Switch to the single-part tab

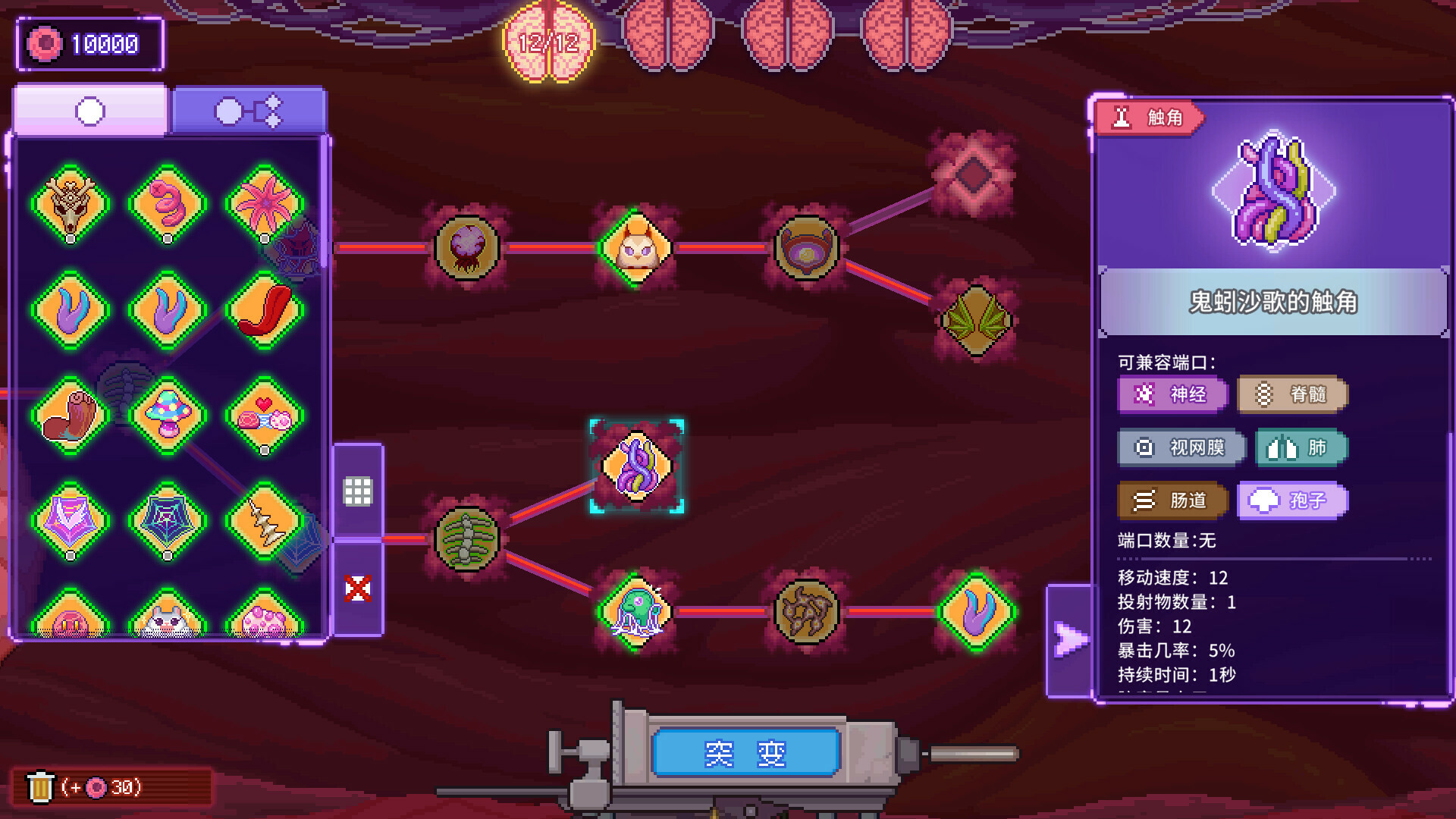click(x=89, y=111)
